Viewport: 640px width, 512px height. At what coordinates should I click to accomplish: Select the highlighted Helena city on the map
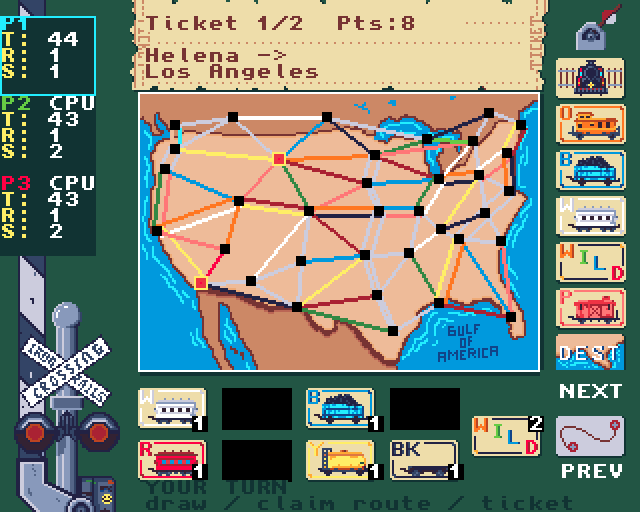click(x=279, y=158)
